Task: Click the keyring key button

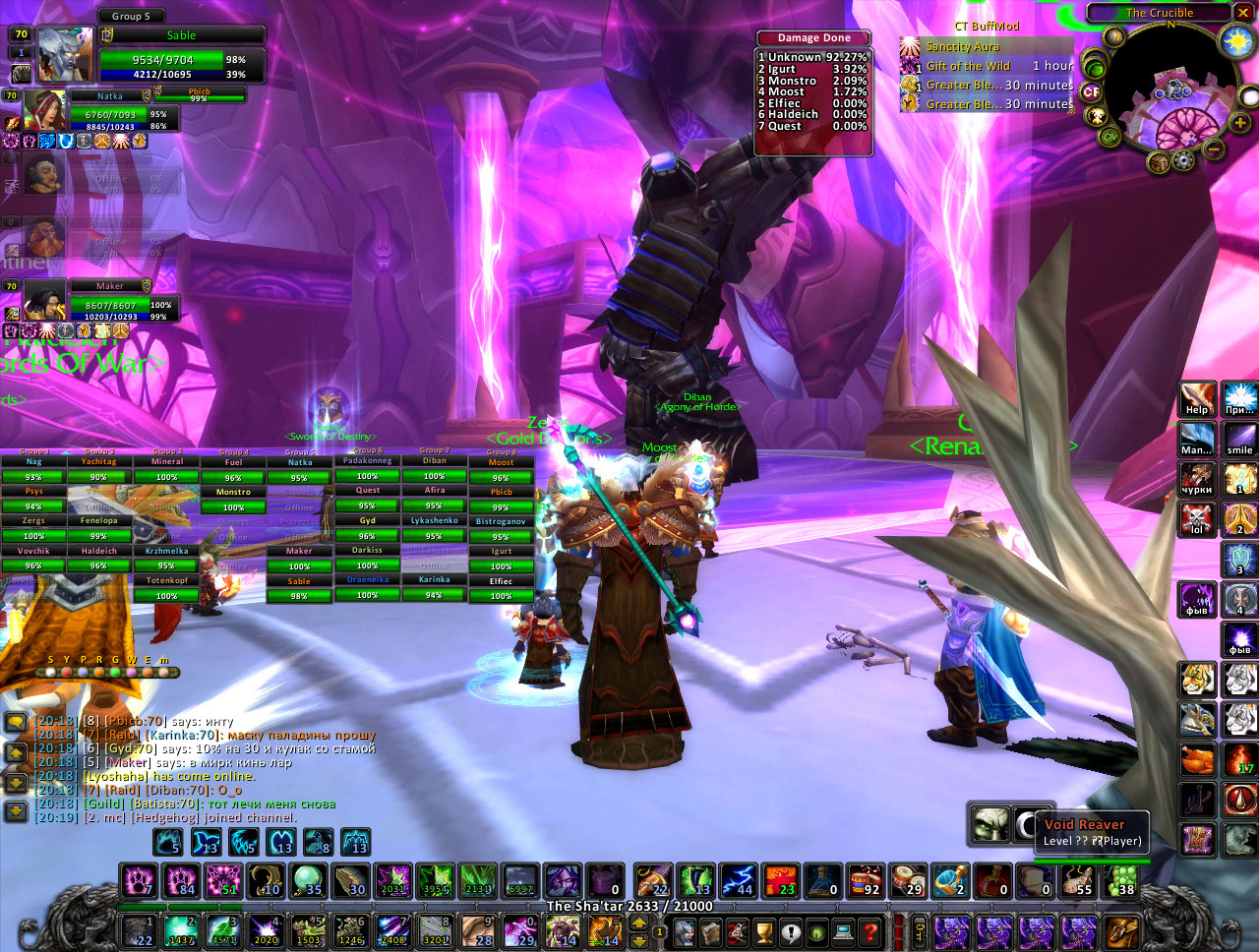Action: 919,930
